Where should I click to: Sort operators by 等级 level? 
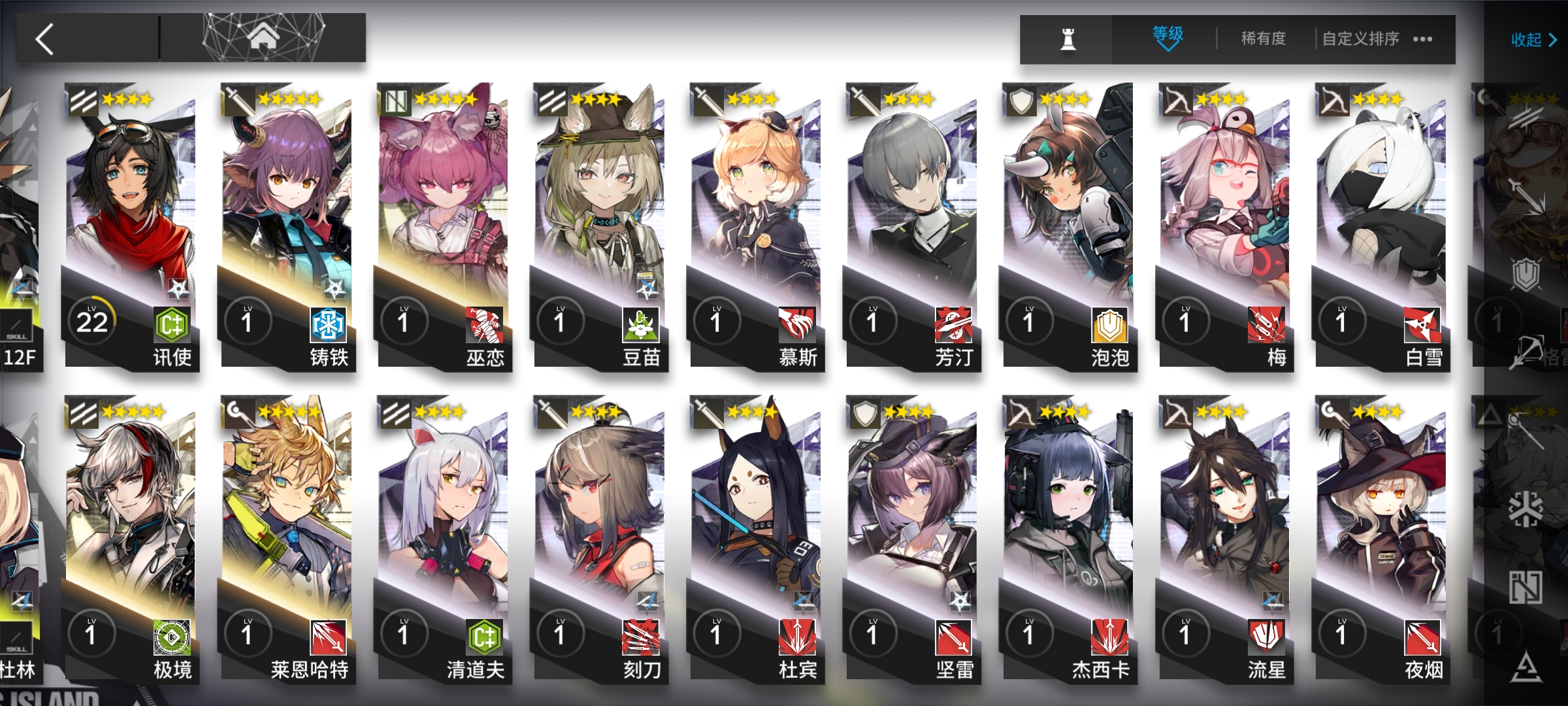1168,38
